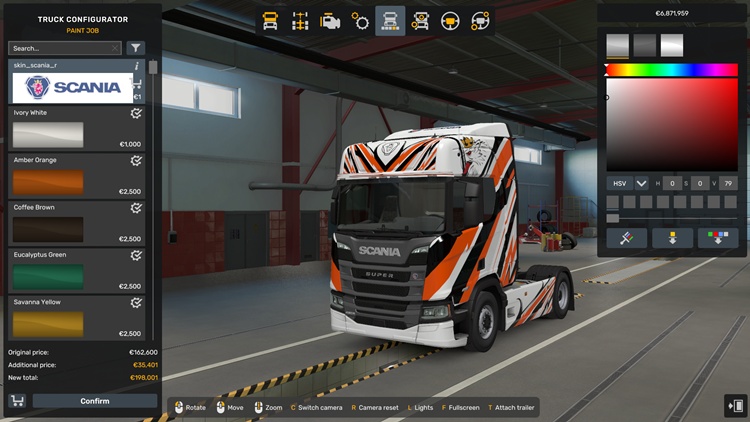Click the exit door icon
Image resolution: width=750 pixels, height=422 pixels.
coord(735,405)
